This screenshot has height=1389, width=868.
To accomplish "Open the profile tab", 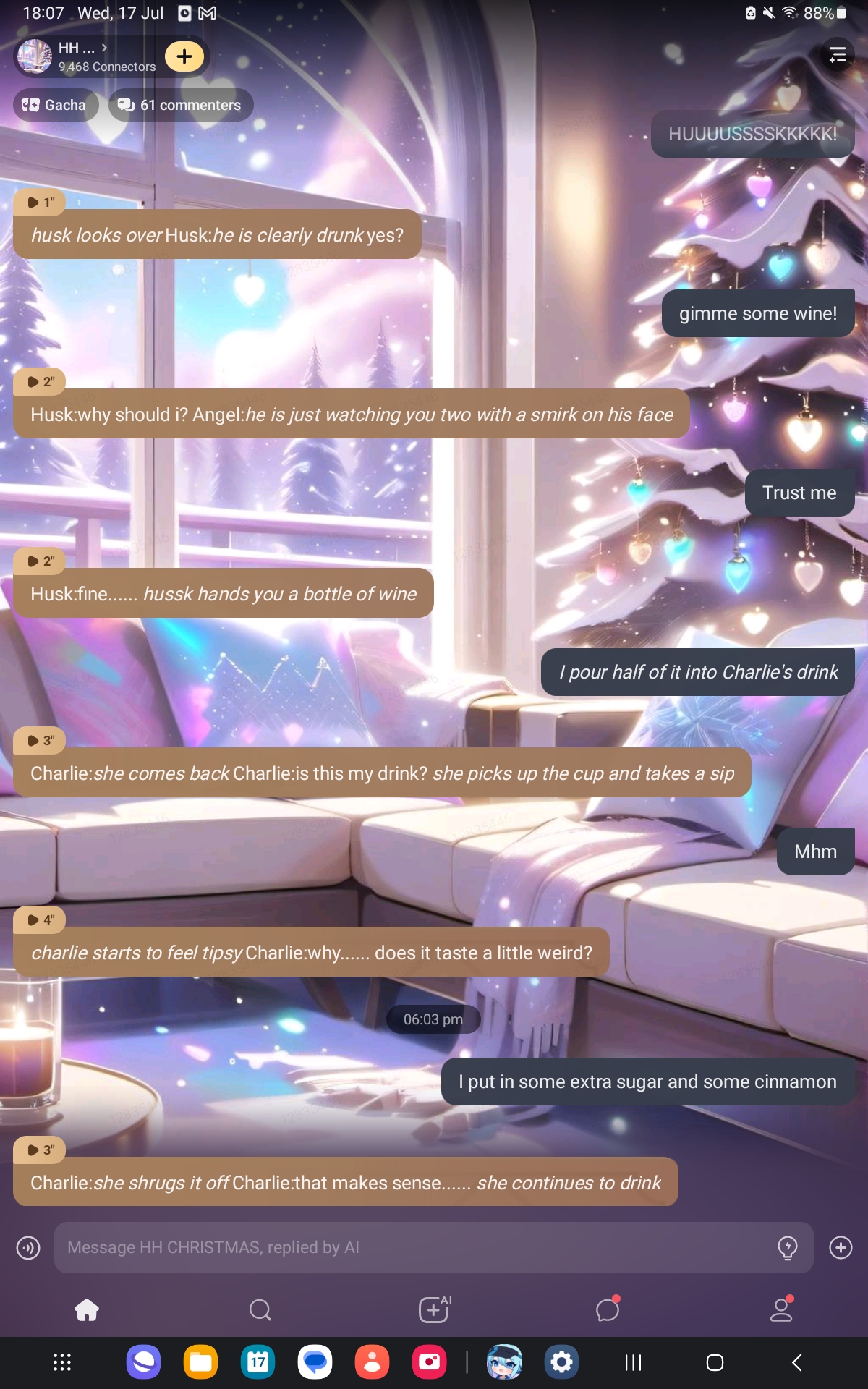I will [x=781, y=1309].
